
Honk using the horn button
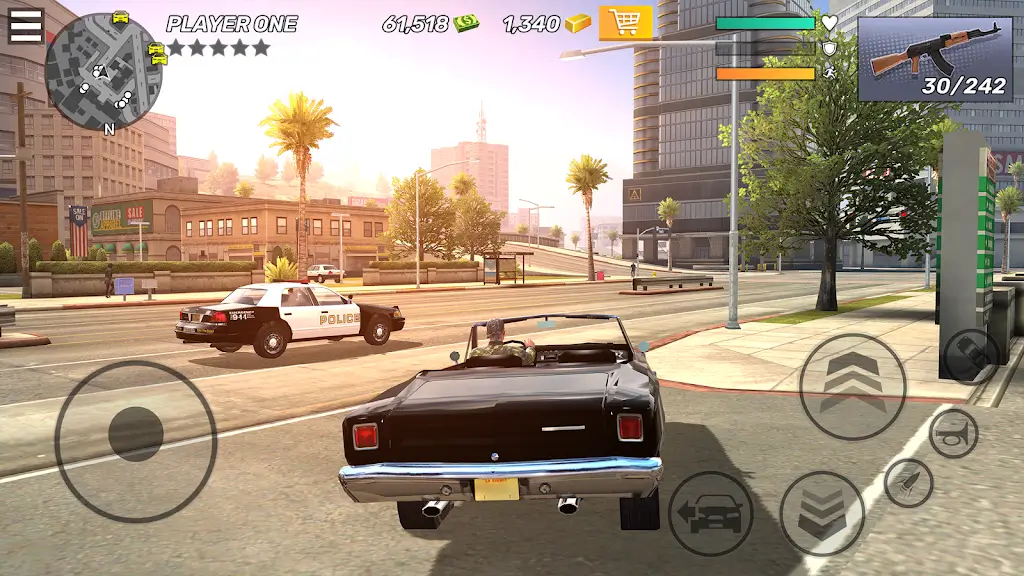coord(953,433)
